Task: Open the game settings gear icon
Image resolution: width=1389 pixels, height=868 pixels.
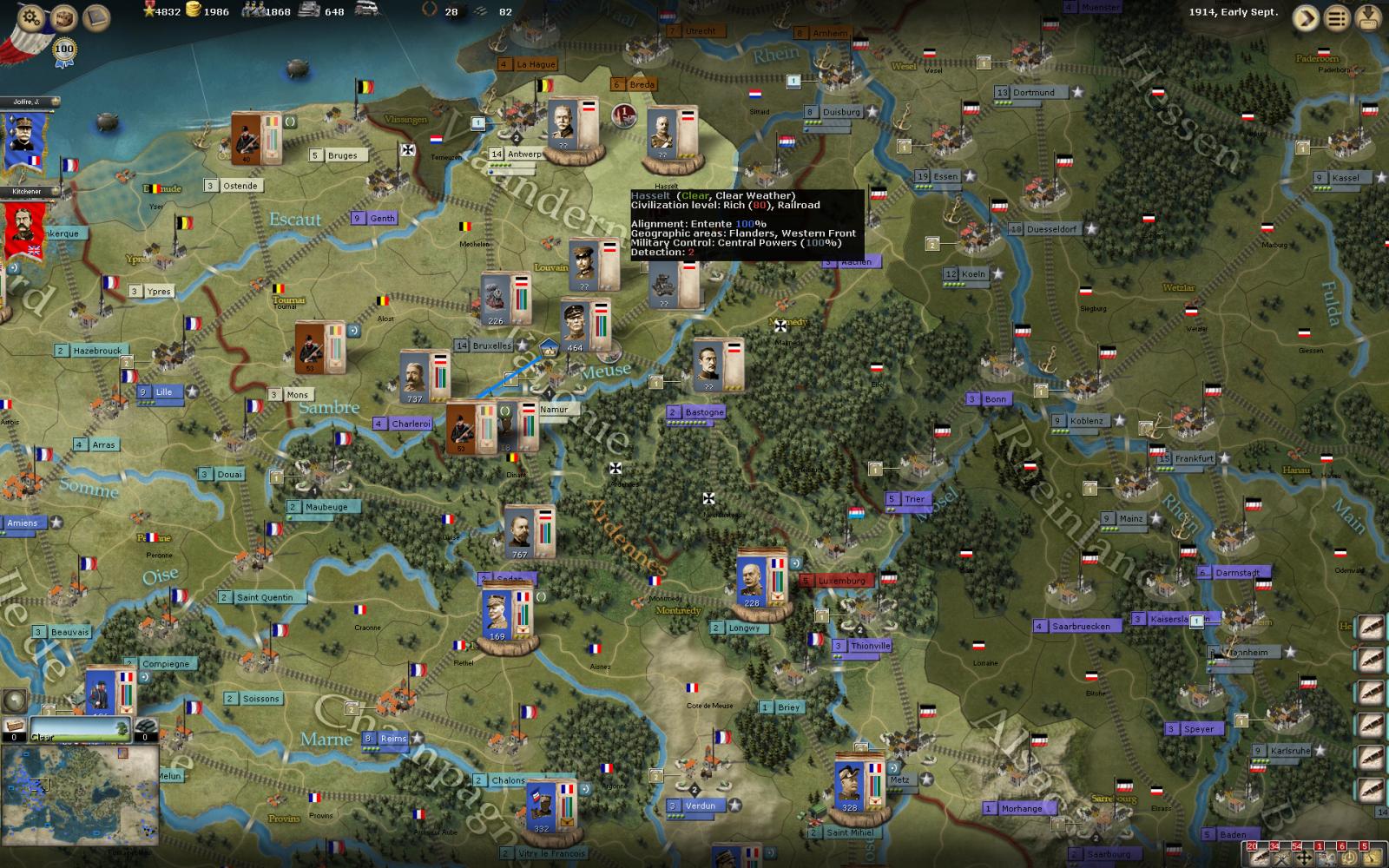Action: tap(29, 16)
